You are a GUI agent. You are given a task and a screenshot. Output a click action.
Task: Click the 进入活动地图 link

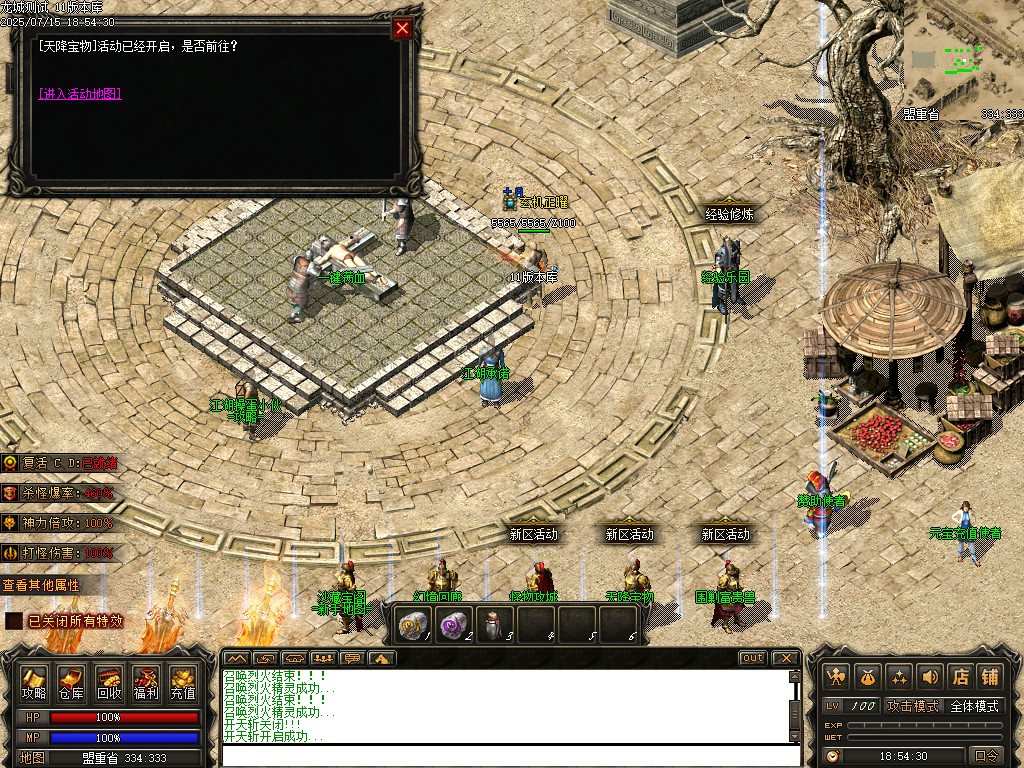(80, 94)
